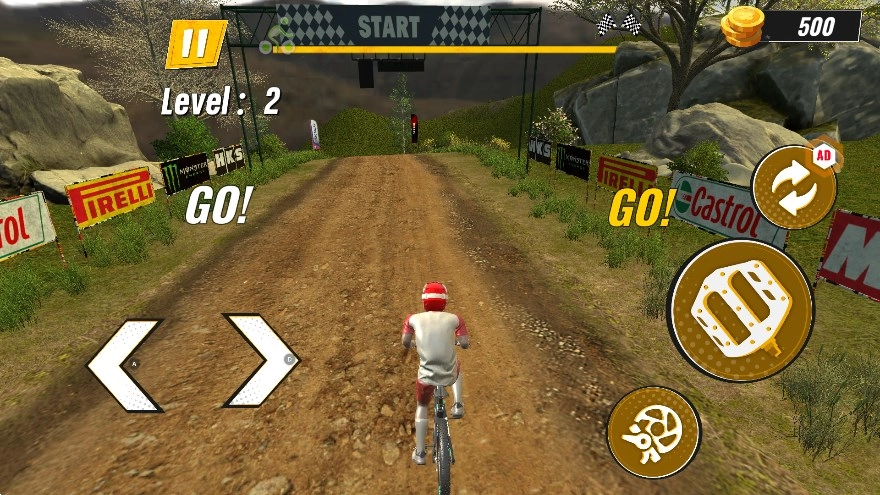Pause the game with the yellow button

196,44
